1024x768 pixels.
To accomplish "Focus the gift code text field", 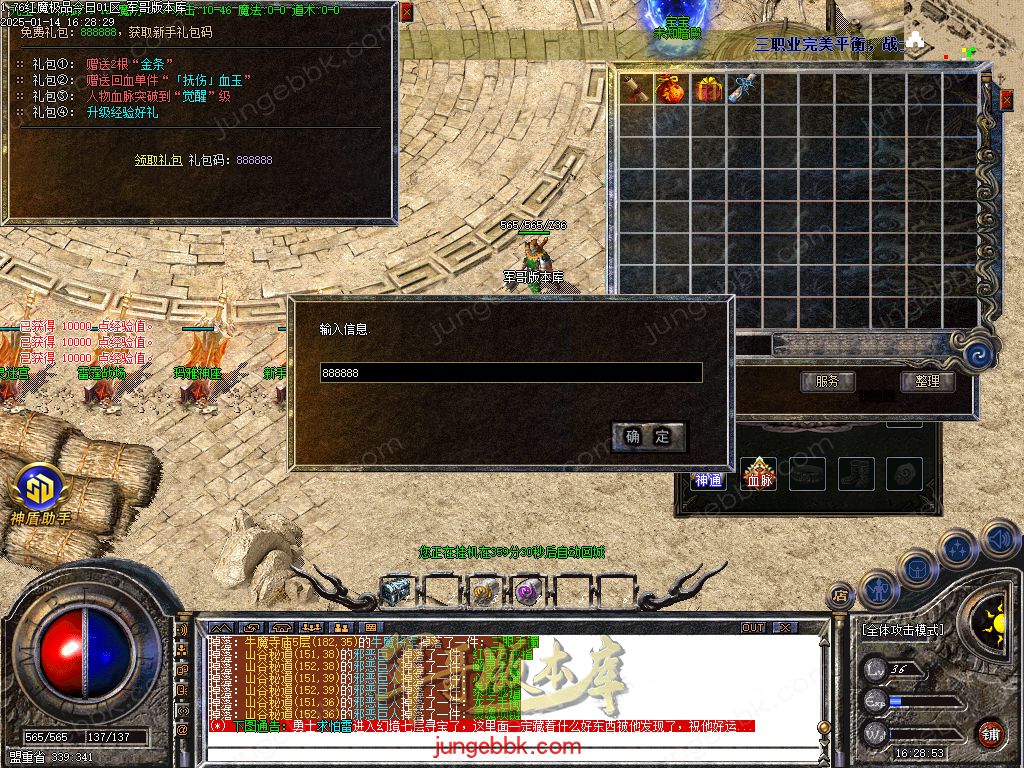I will coord(510,373).
